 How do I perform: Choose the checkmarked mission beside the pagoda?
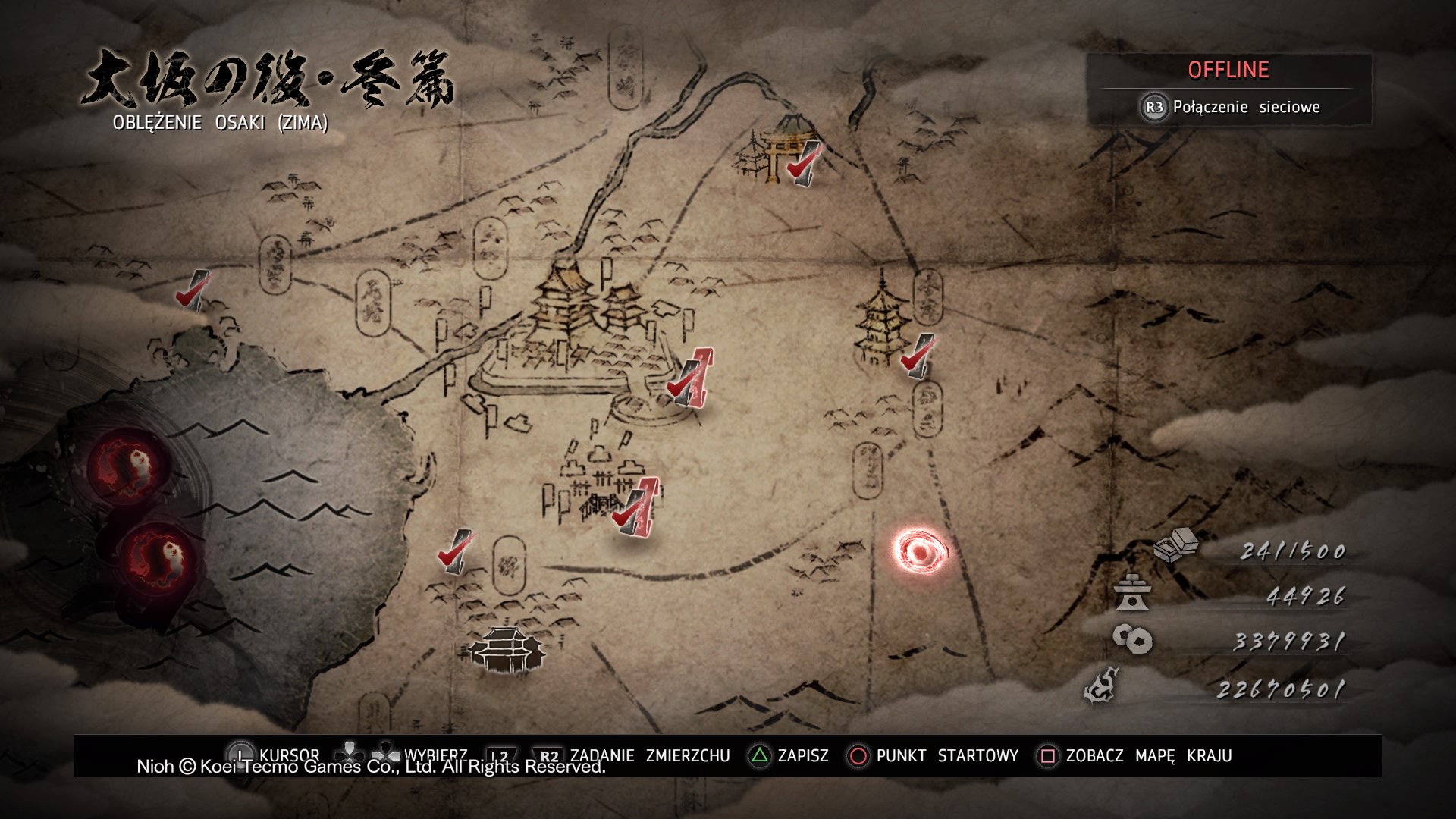(916, 356)
